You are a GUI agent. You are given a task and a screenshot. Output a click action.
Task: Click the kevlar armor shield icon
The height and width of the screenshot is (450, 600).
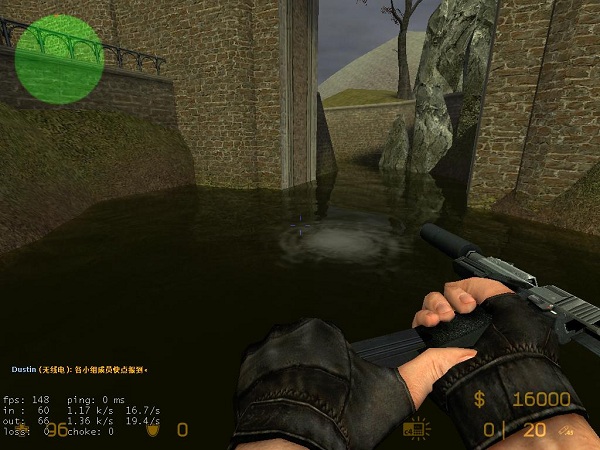point(154,431)
